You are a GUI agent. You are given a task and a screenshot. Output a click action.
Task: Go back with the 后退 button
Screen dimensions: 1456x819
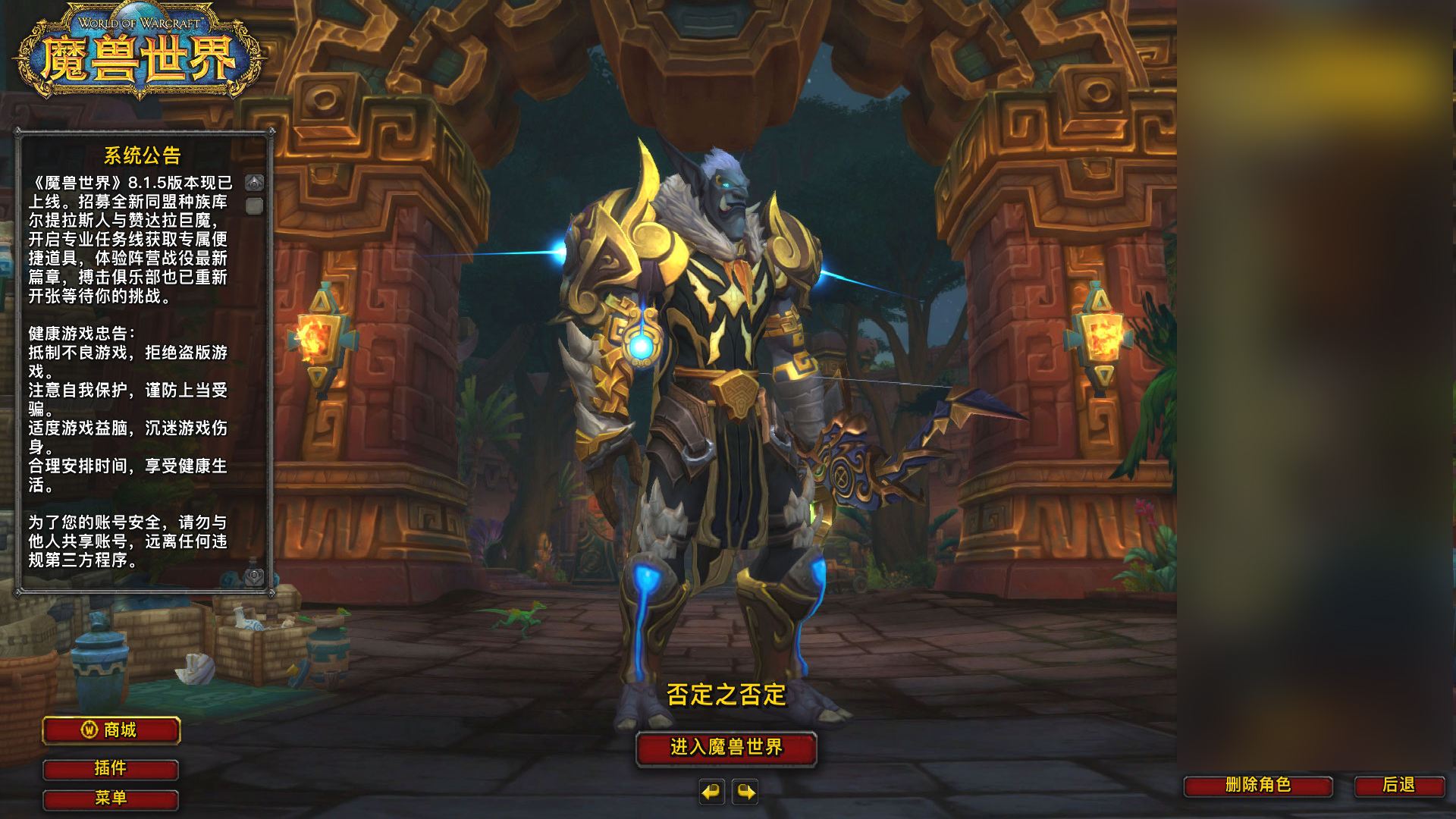click(1398, 786)
